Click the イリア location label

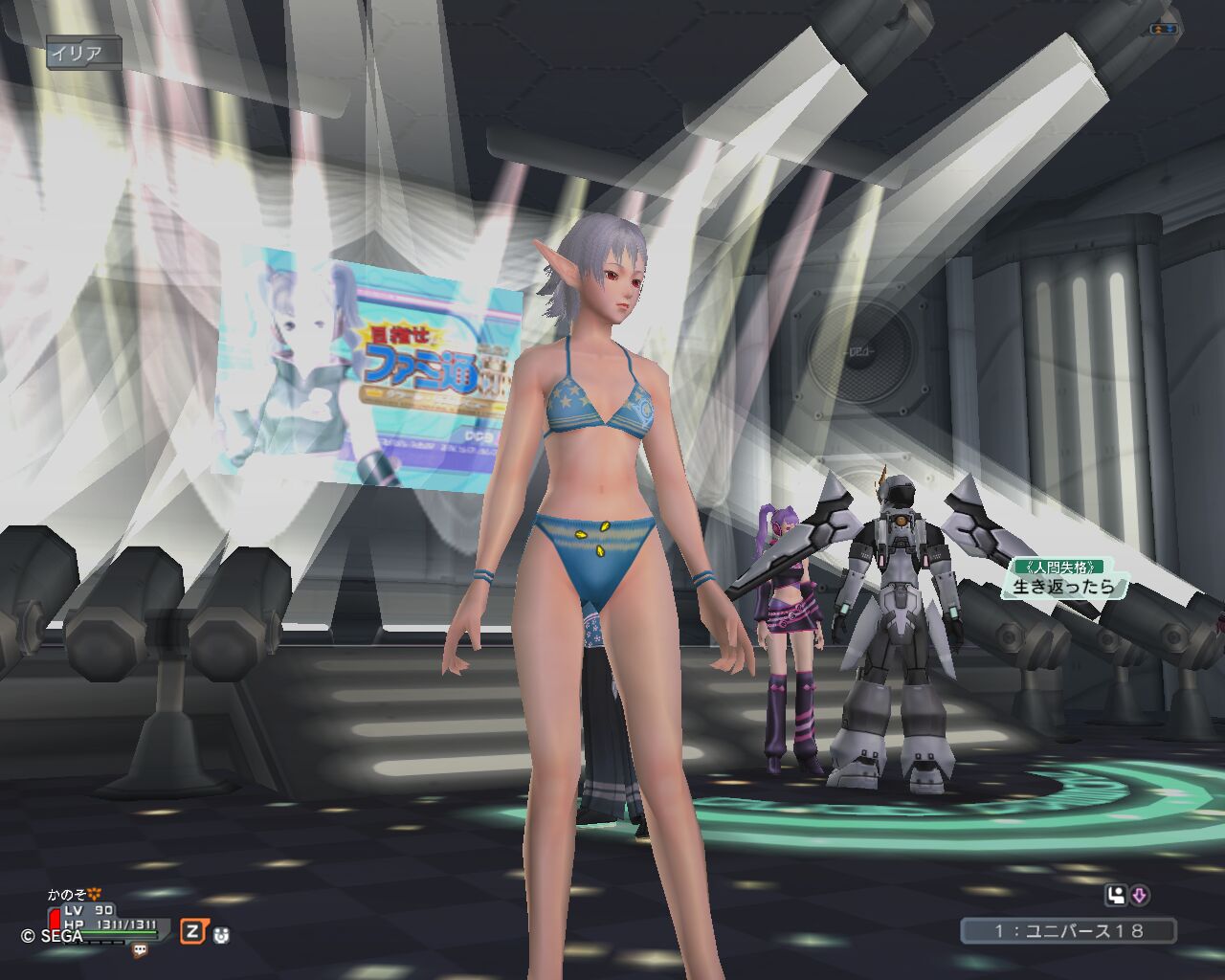click(82, 53)
